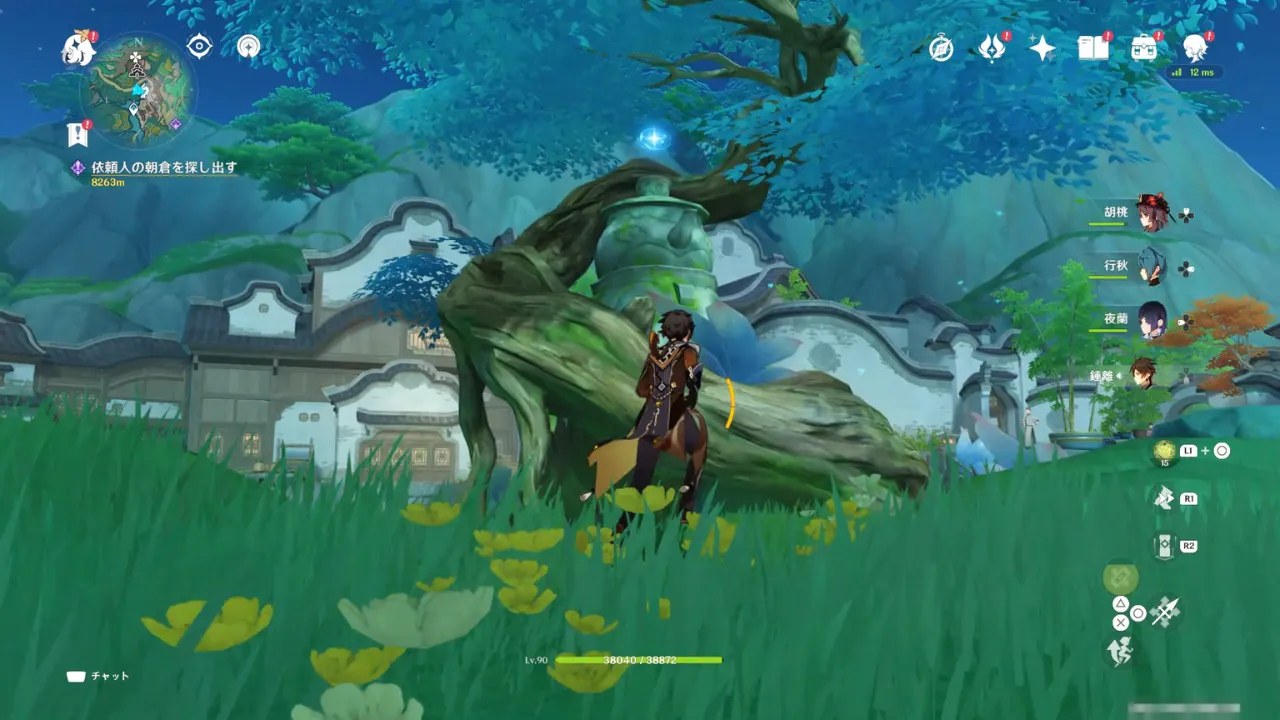Open the quest bookmark icon below Paimon

click(x=77, y=134)
